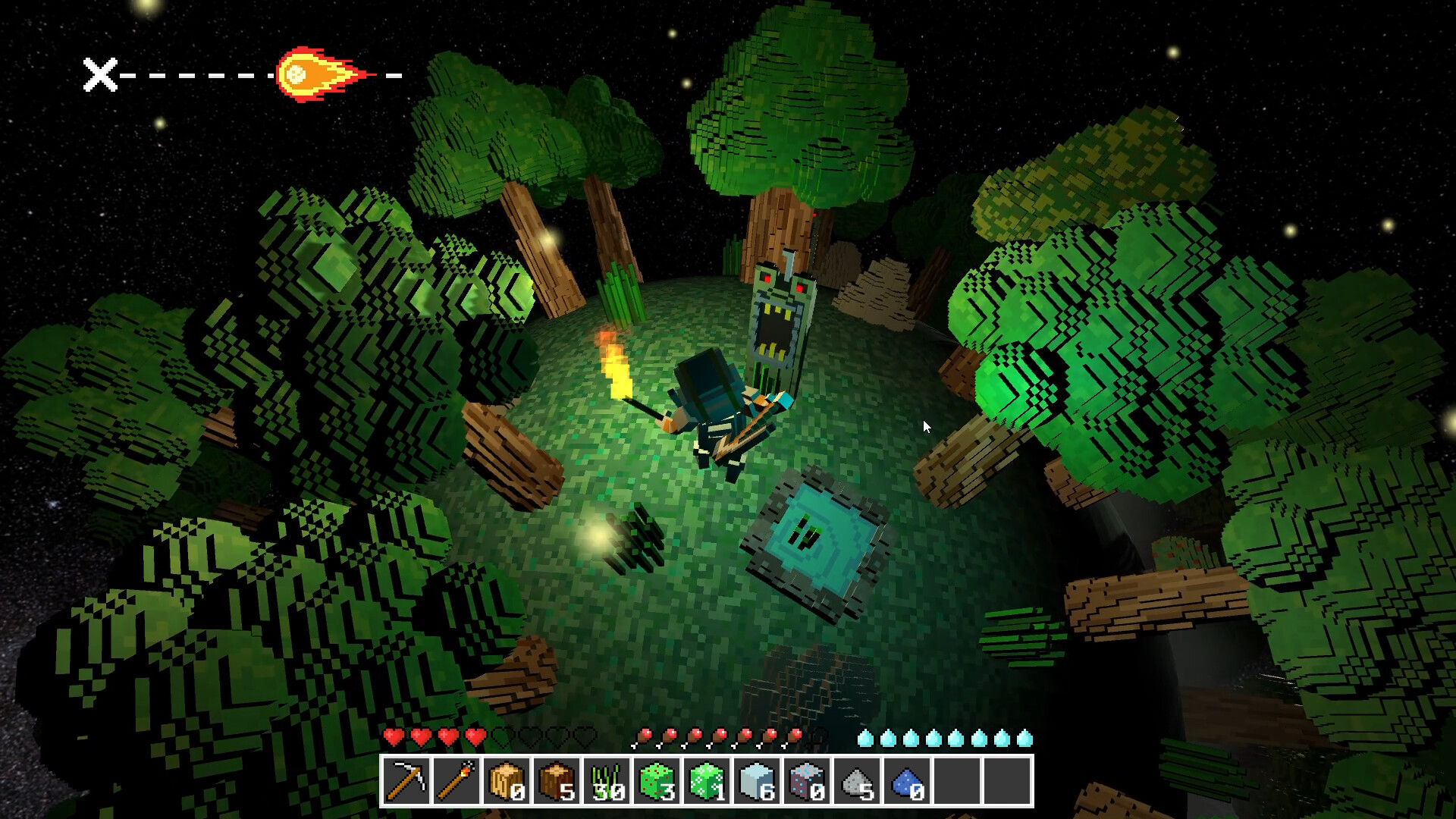Click the leftmost red heart in health bar
Screen dimensions: 1456x819
(x=394, y=736)
